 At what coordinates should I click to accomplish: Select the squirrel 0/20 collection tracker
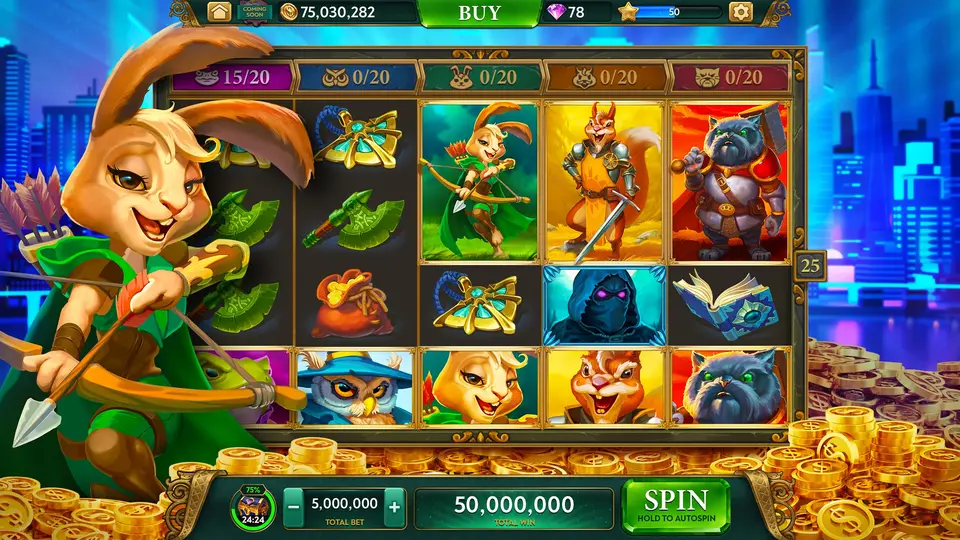pyautogui.click(x=605, y=77)
